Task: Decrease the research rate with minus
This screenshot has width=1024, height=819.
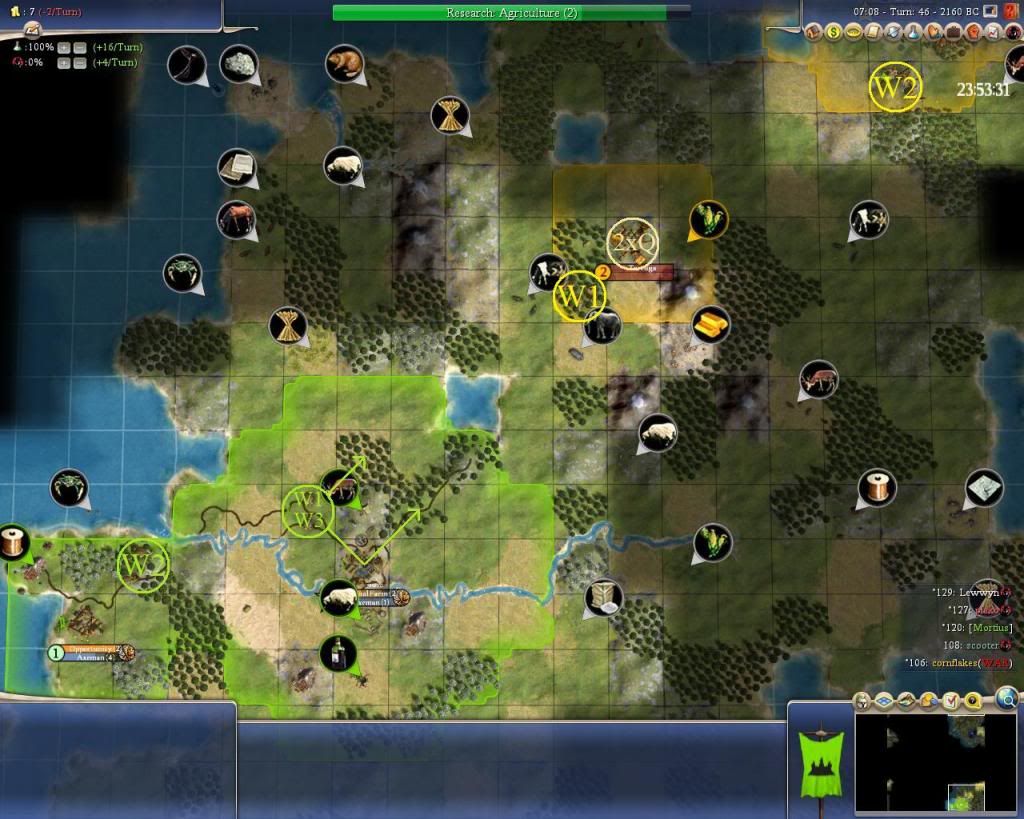Action: coord(79,47)
